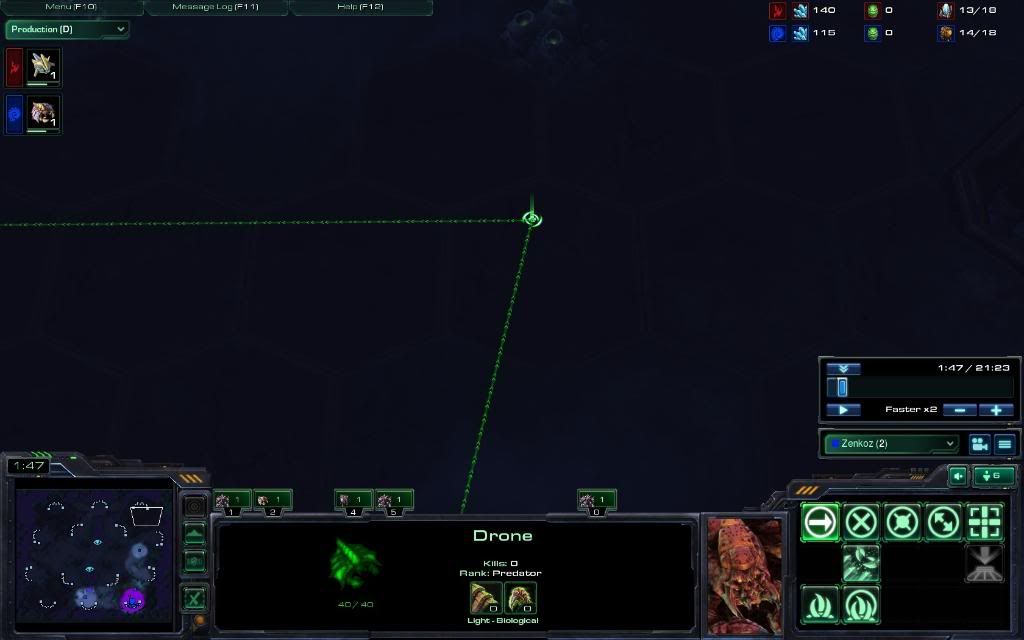1024x640 pixels.
Task: Activate the Attack command icon
Action: pyautogui.click(x=984, y=522)
